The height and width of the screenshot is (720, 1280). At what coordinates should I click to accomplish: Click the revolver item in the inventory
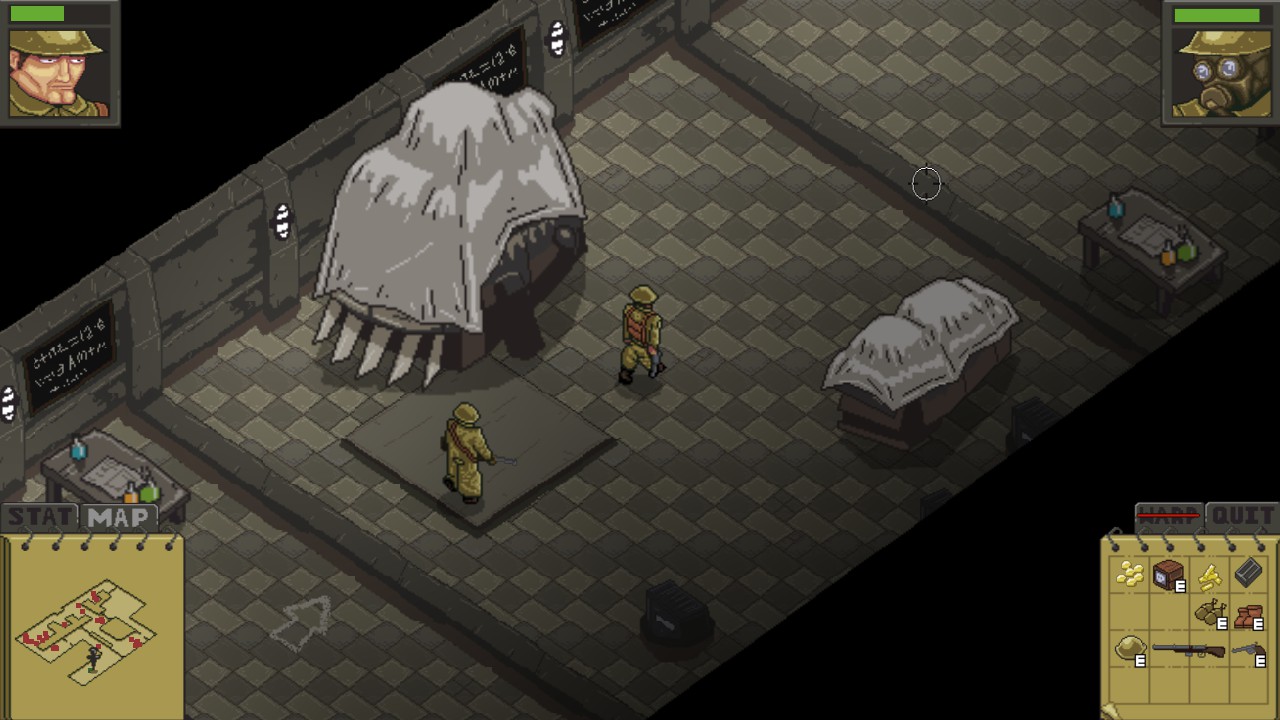point(1248,648)
